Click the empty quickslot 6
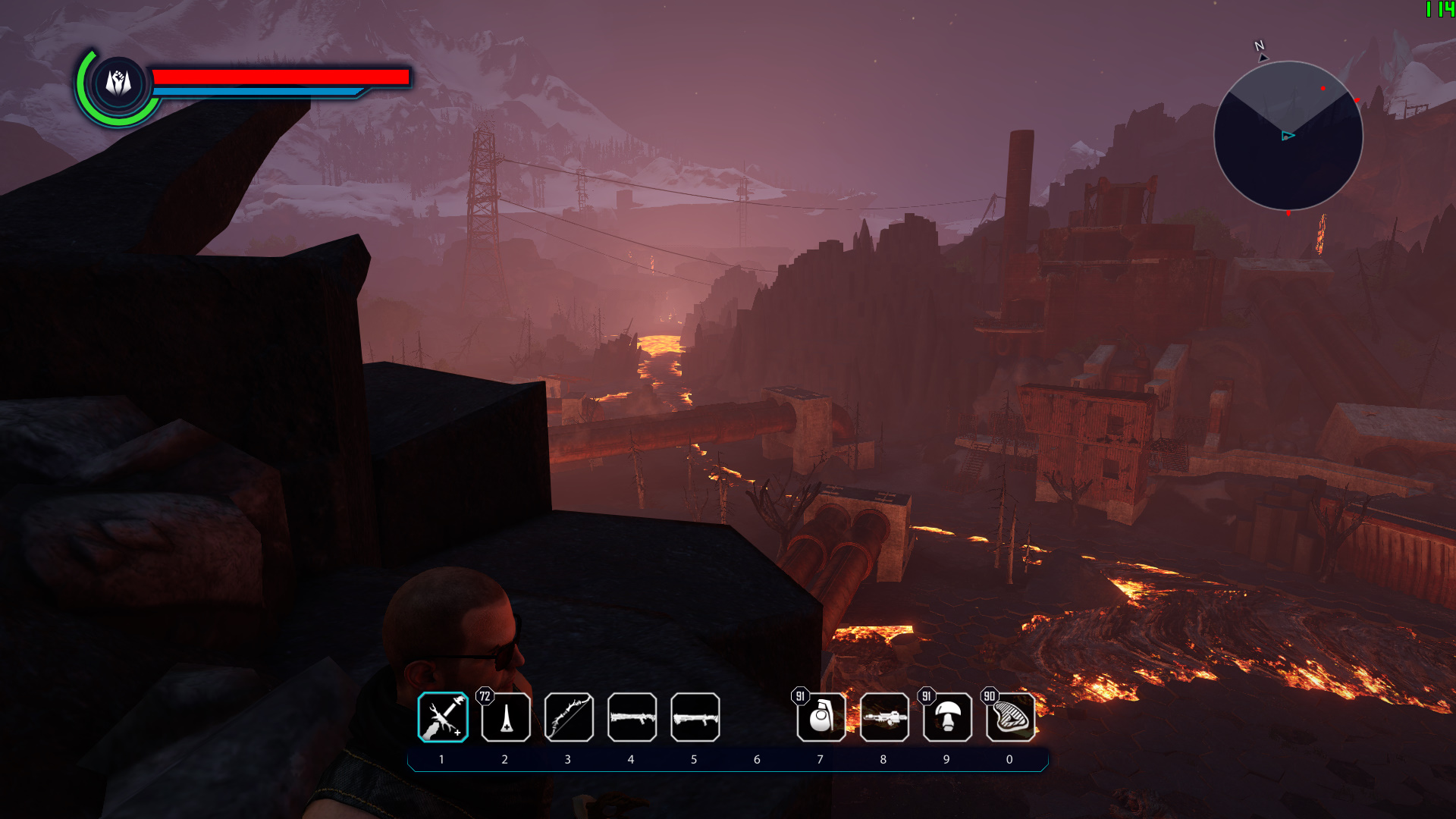The image size is (1456, 819). point(757,717)
